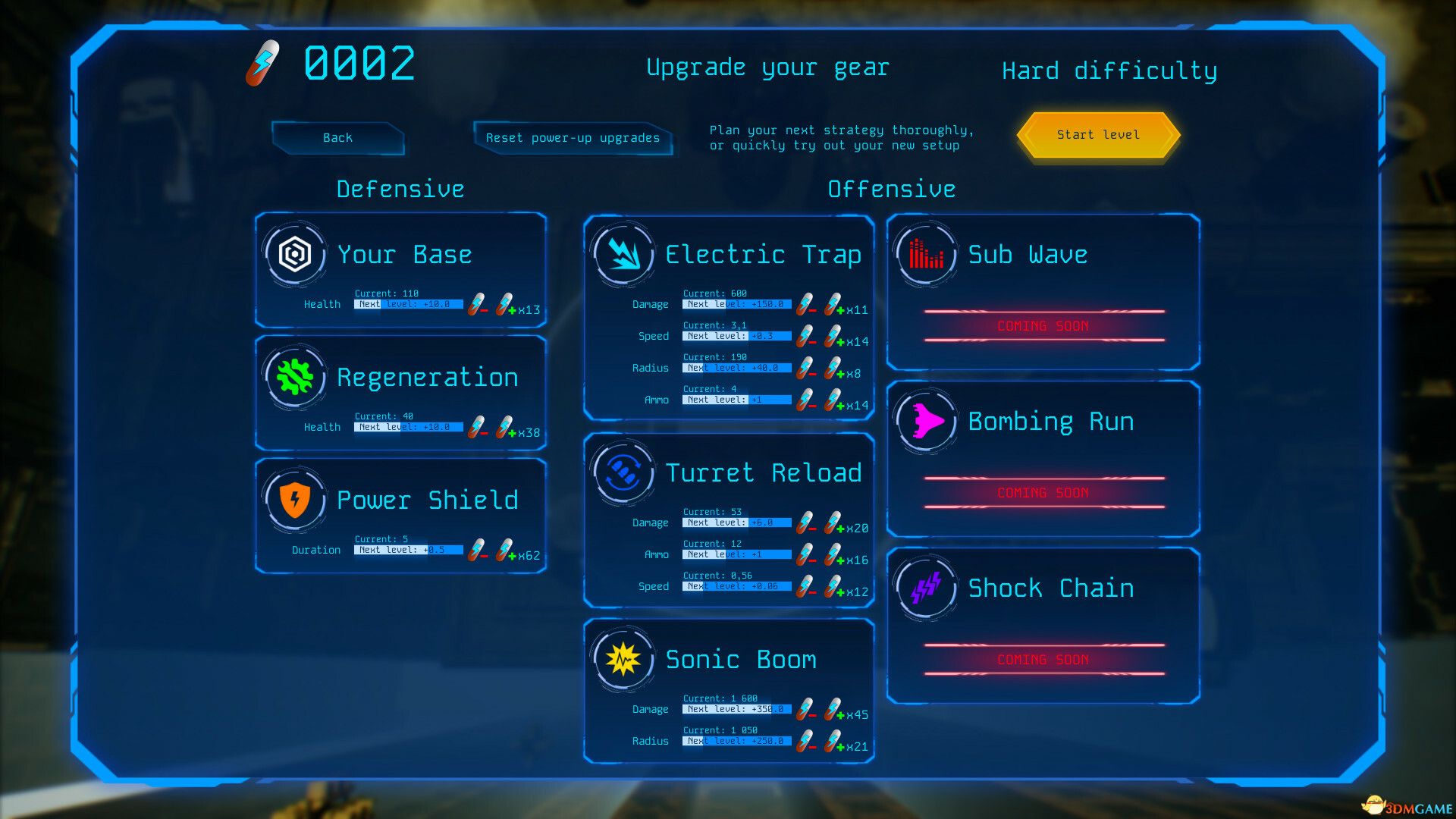
Task: Select the Shock Chain panel
Action: 1043,626
